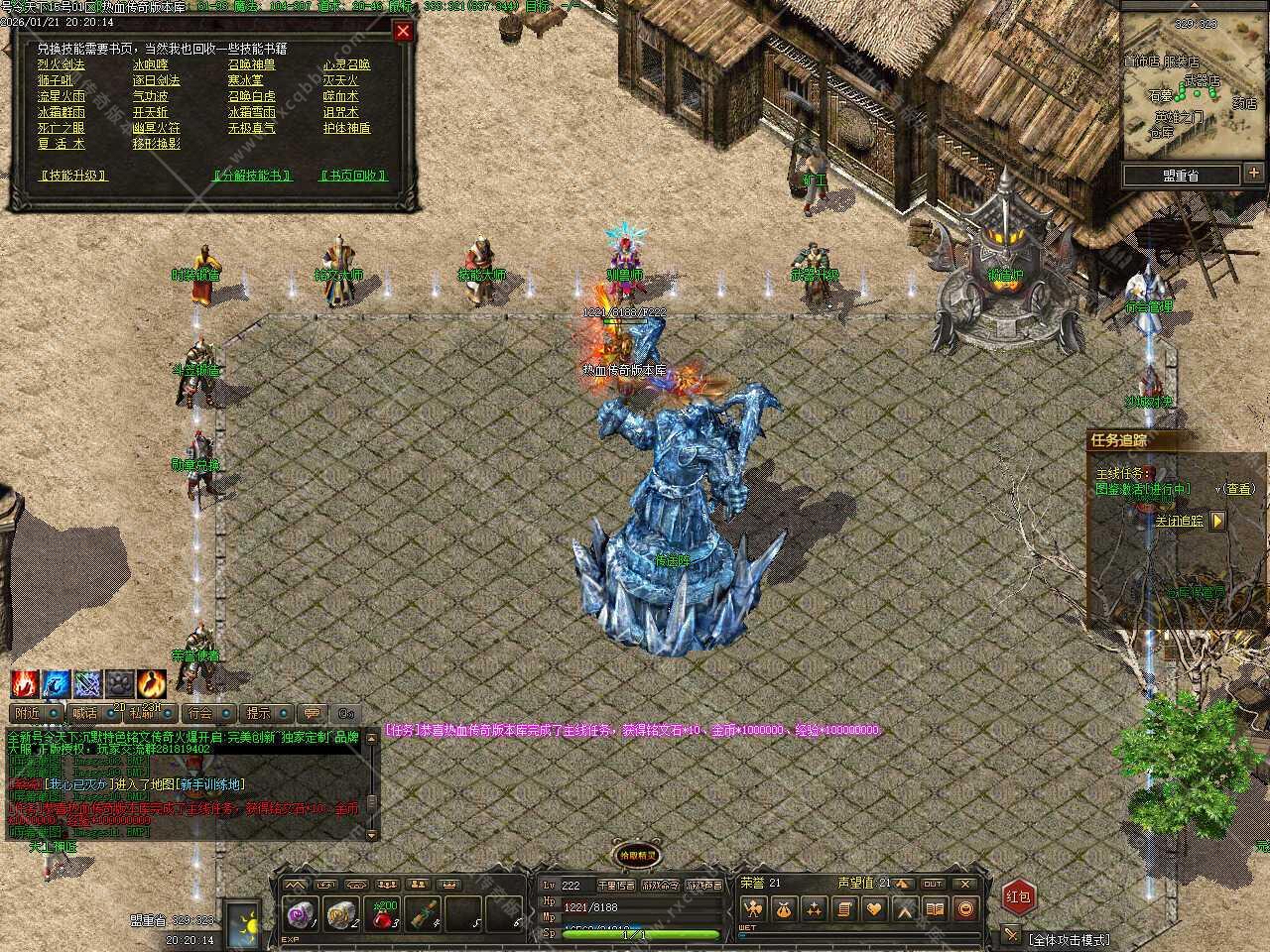Open the 红包 red envelope button
Screen dimensions: 1270x952
coord(1019,896)
